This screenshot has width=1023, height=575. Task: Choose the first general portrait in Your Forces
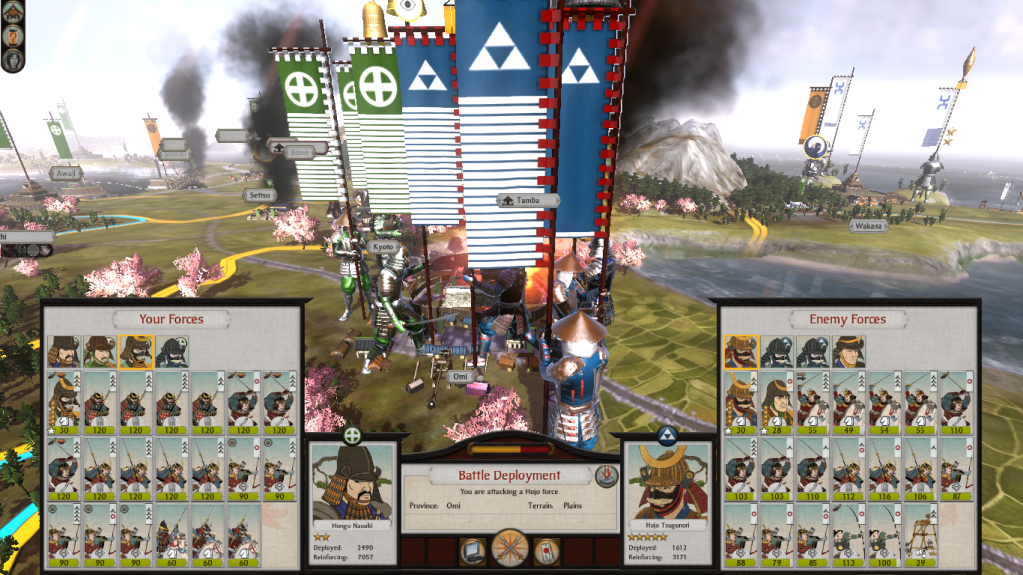[x=64, y=352]
